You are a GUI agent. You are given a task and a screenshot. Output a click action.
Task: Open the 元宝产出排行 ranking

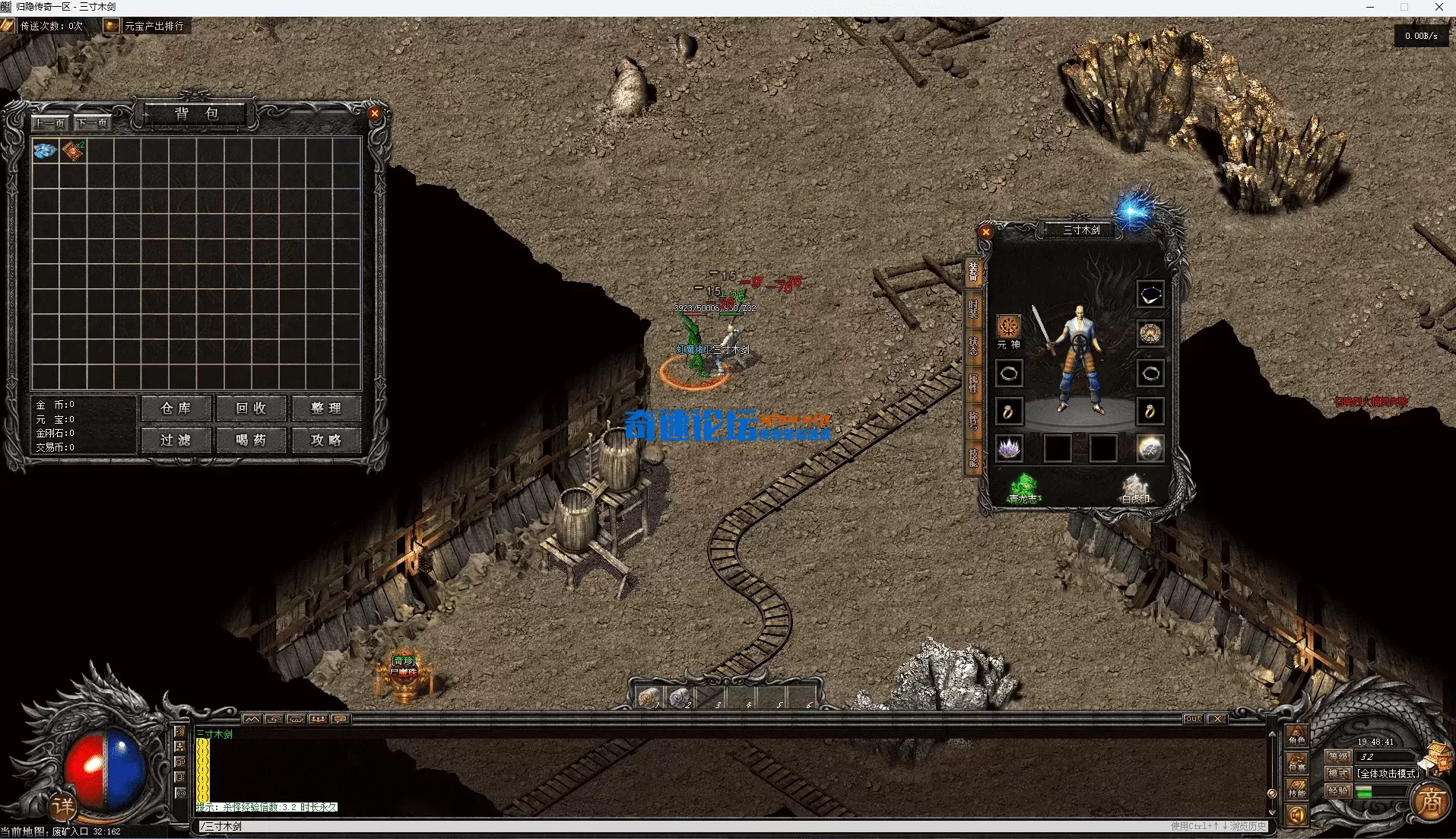tap(146, 26)
